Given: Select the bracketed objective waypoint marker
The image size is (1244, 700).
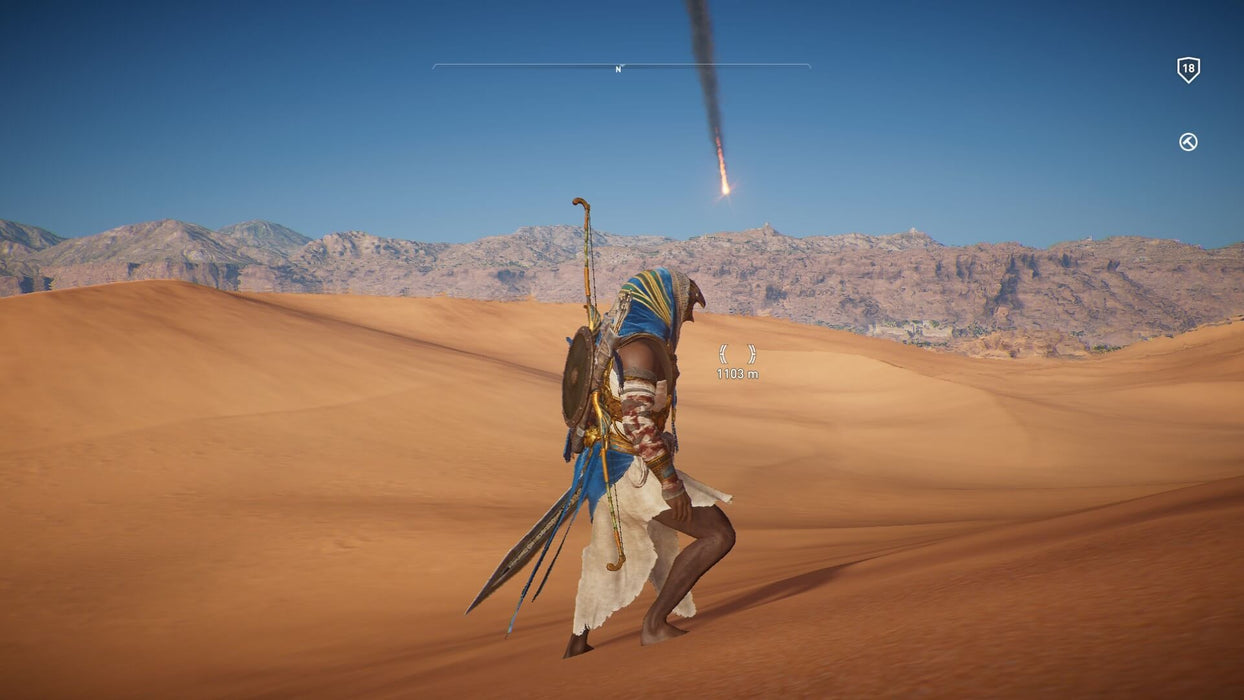Looking at the screenshot, I should (737, 354).
